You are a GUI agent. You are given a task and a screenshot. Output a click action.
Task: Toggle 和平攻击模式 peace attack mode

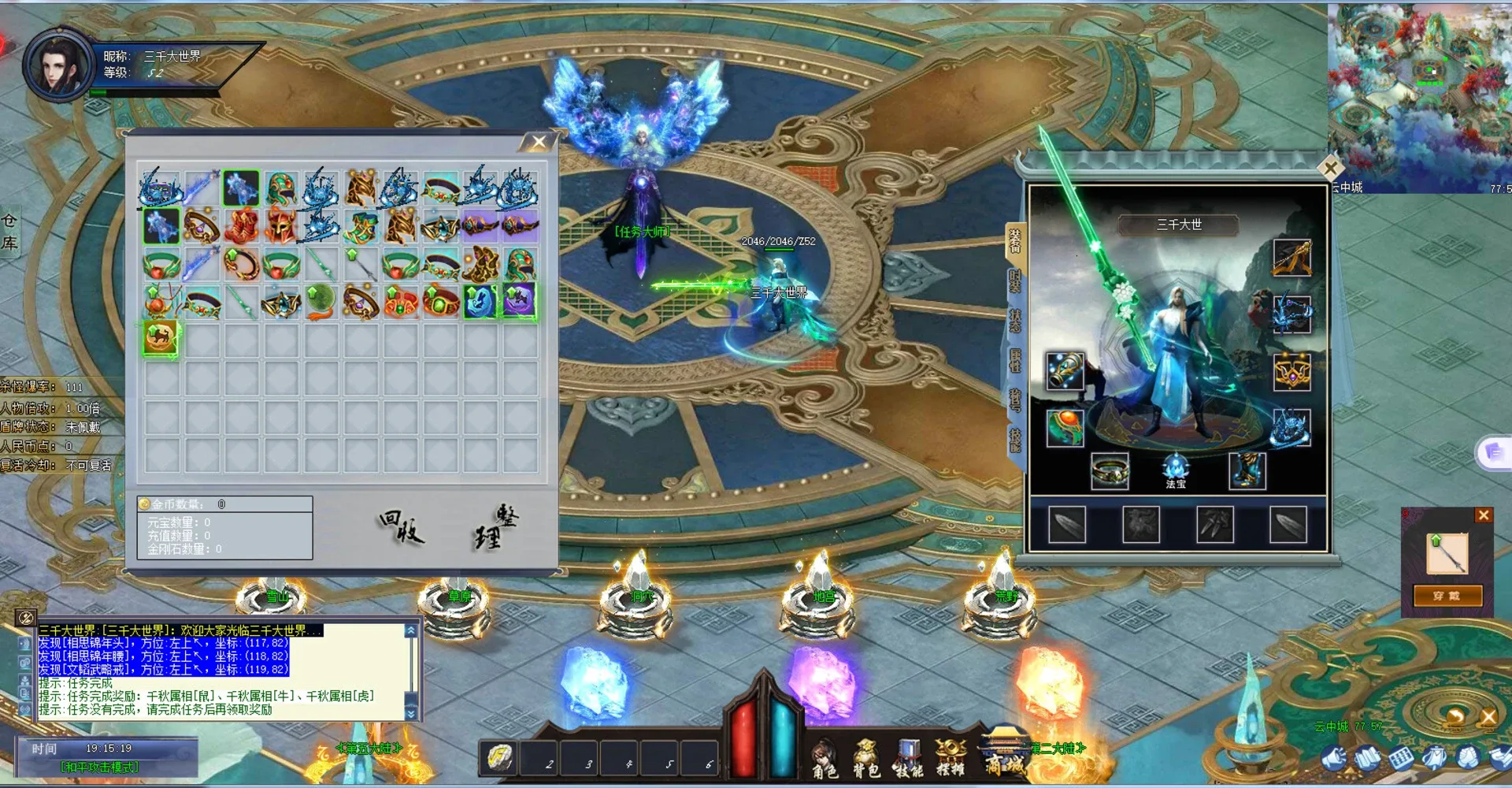[100, 766]
